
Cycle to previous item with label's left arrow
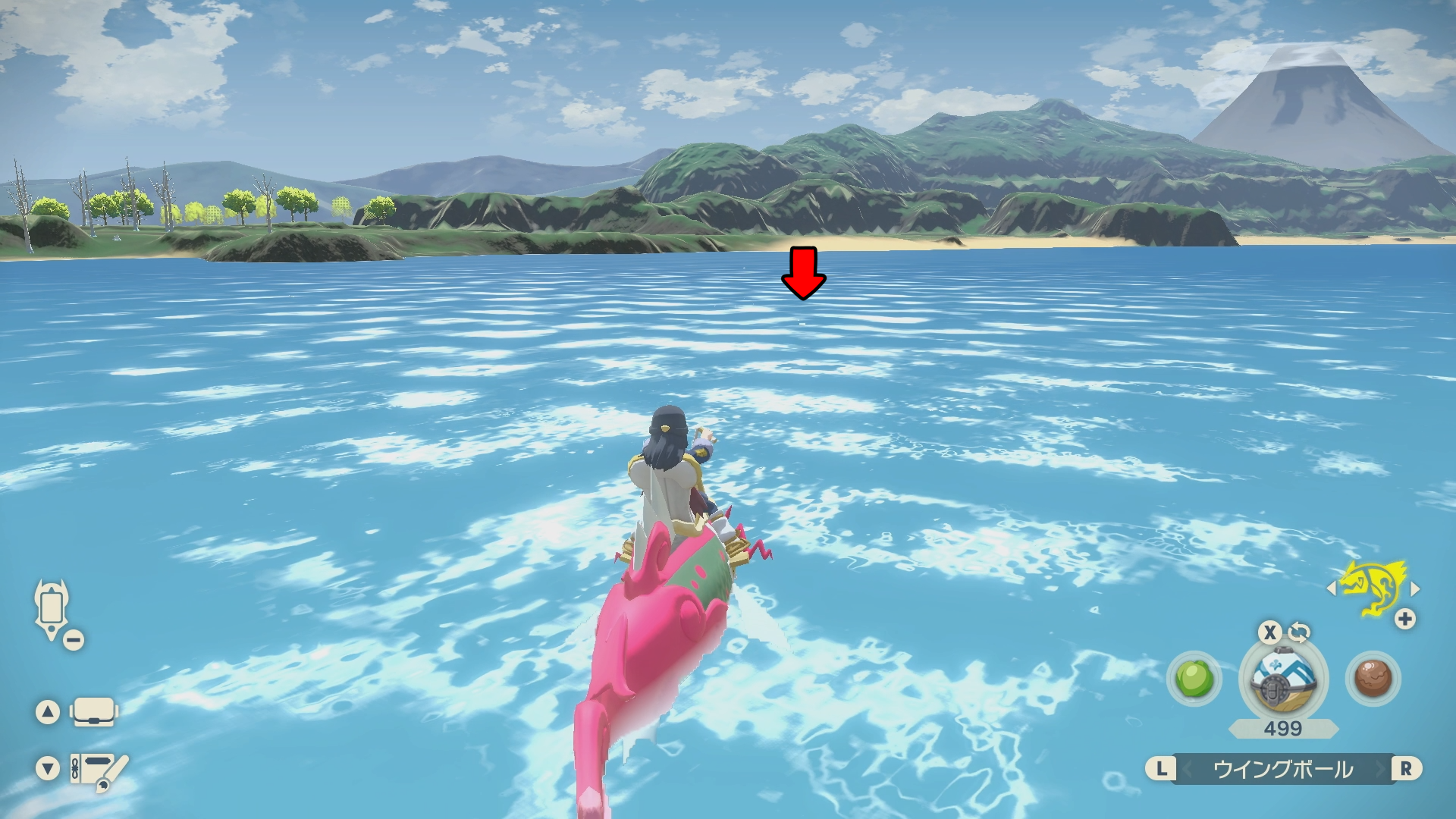[x=1188, y=769]
